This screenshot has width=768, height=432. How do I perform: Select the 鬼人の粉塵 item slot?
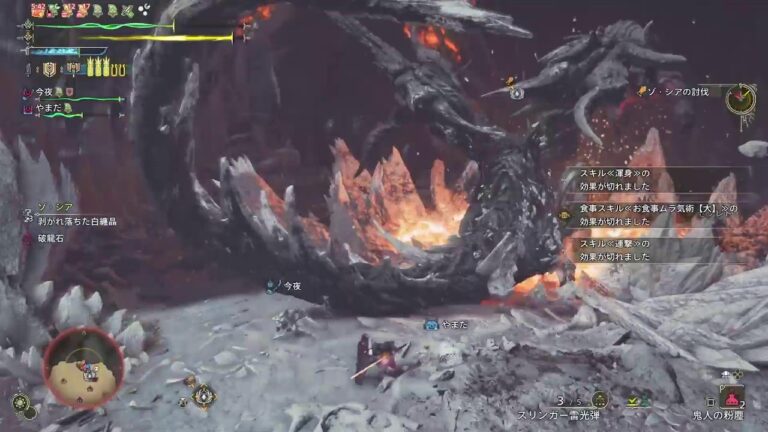732,397
